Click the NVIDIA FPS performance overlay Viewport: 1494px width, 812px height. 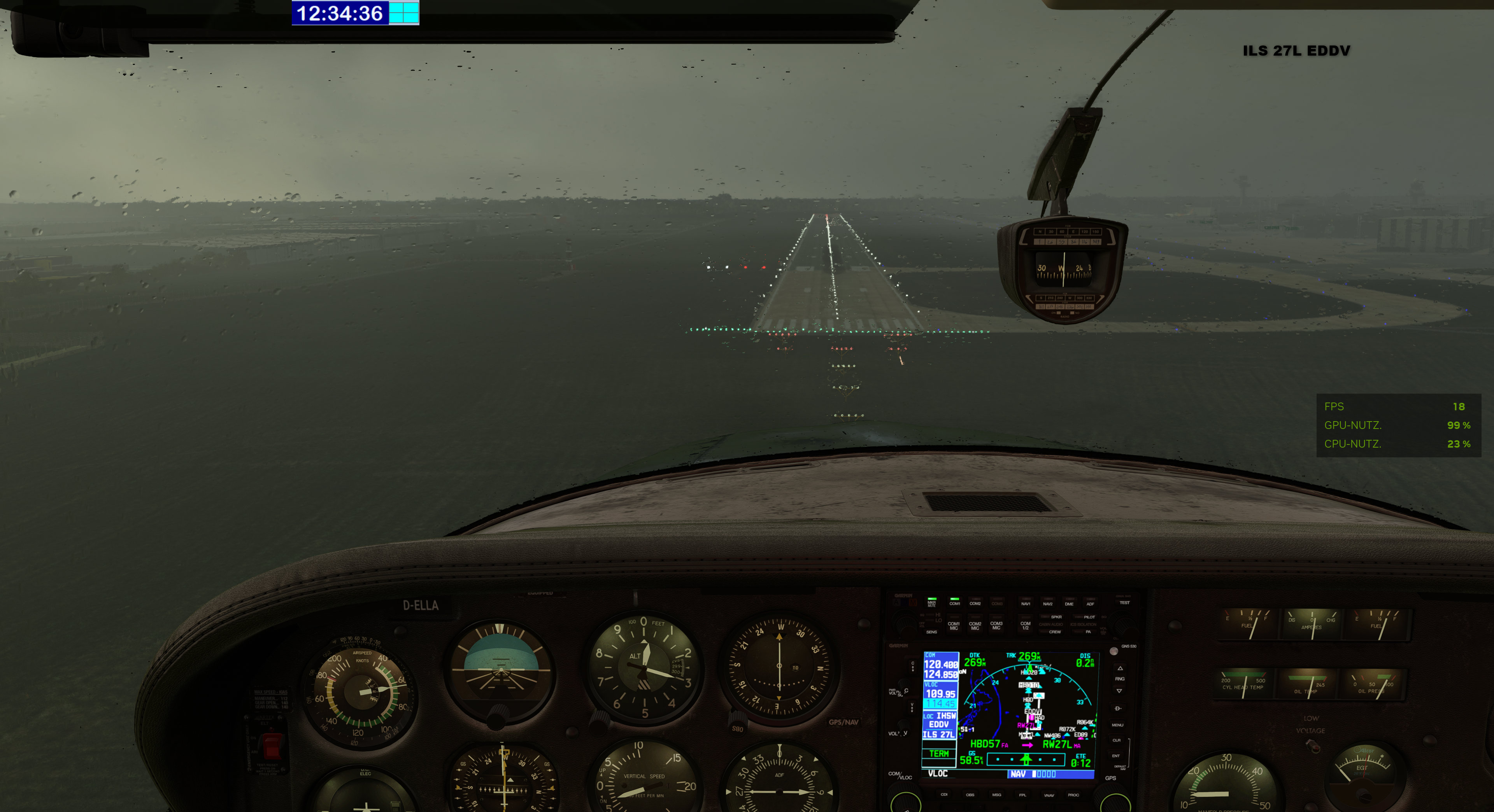(1398, 425)
